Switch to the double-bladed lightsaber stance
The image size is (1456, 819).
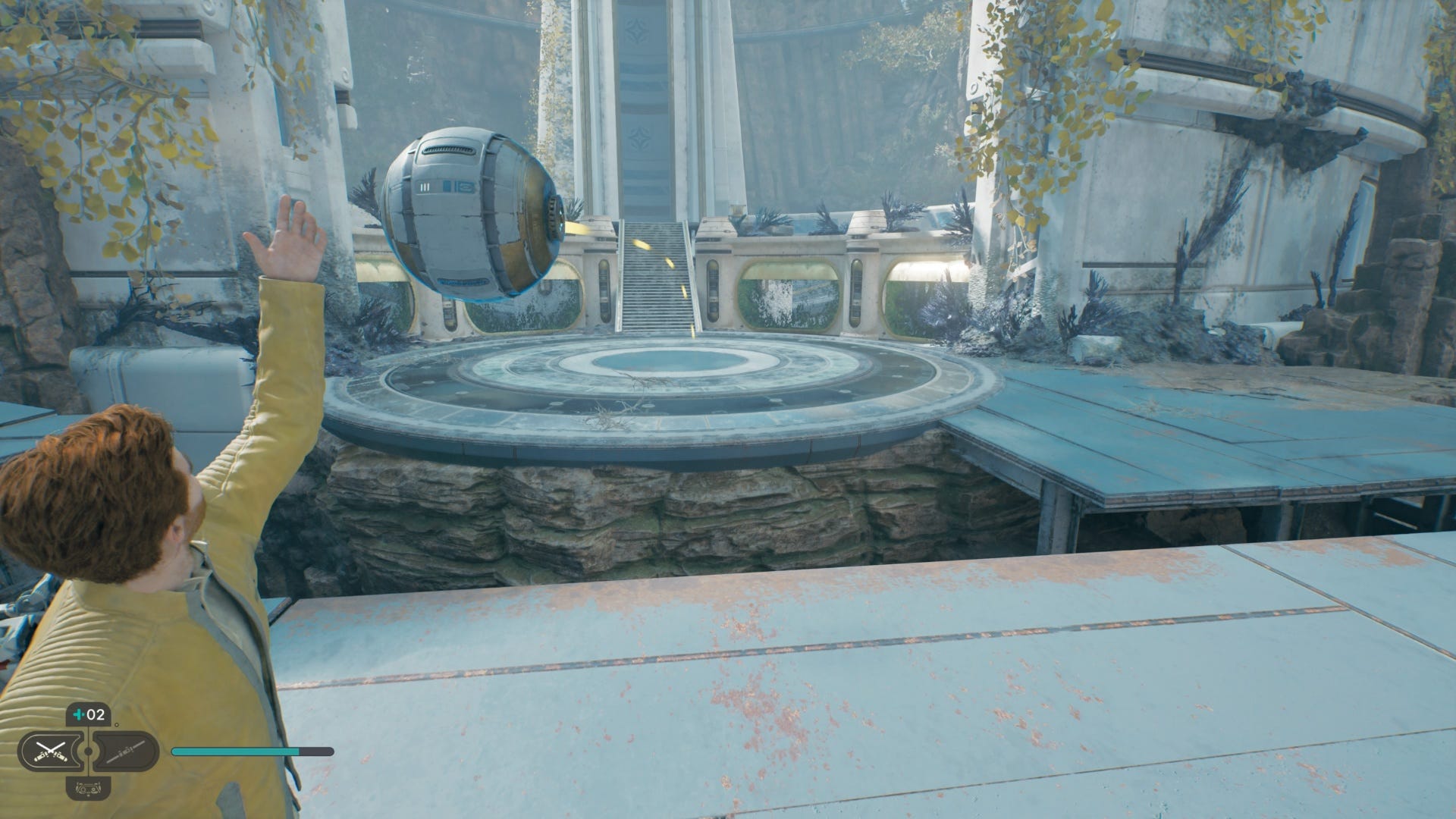point(124,752)
